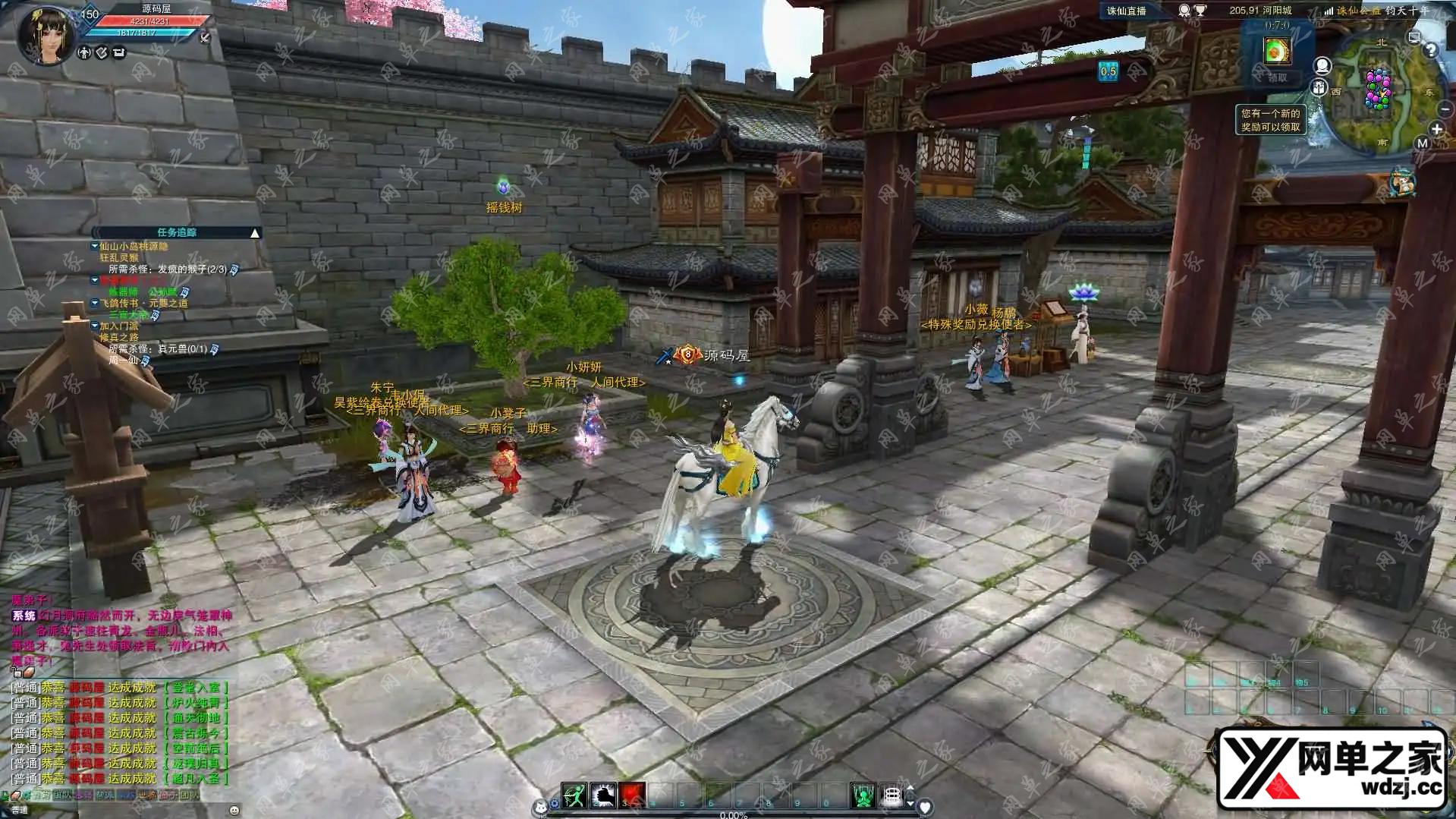Screen dimensions: 1456x819
Task: Select the 加入门派 quest entry
Action: click(x=119, y=326)
